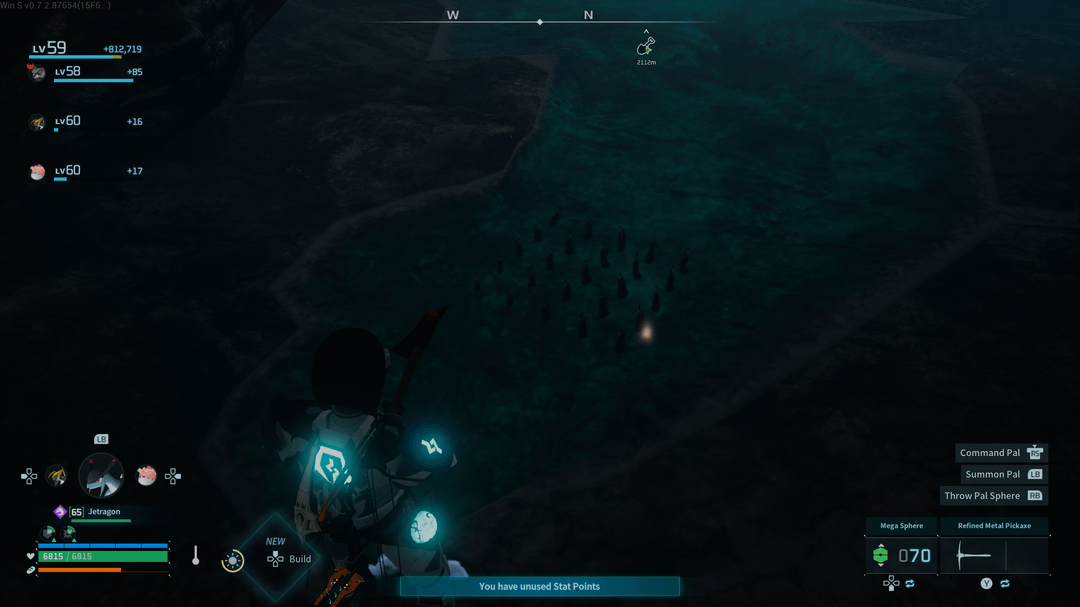Click the shovel marker on the compass

[646, 47]
